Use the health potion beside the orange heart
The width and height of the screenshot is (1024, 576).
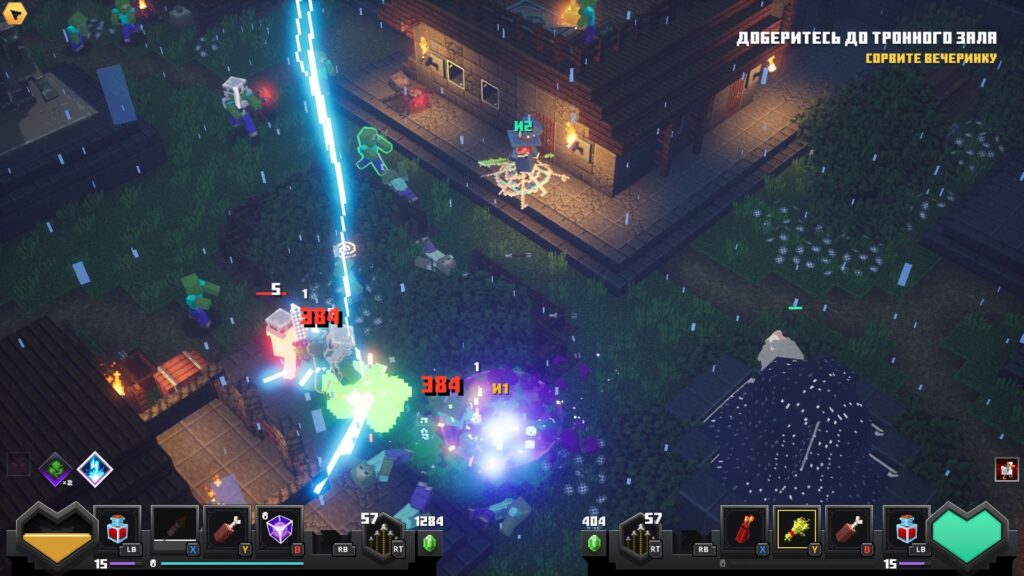pos(118,527)
